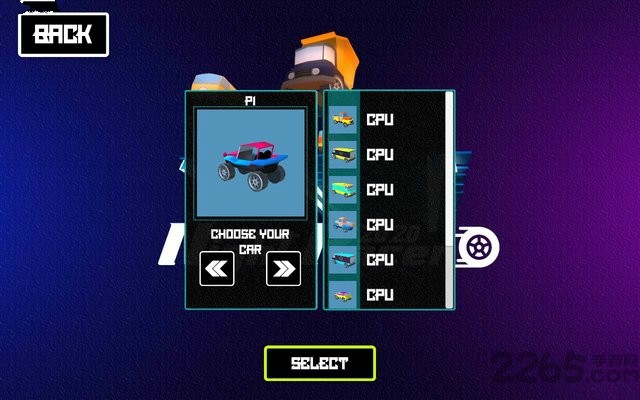
Task: Switch to the next car with right arrows
Action: 284,268
